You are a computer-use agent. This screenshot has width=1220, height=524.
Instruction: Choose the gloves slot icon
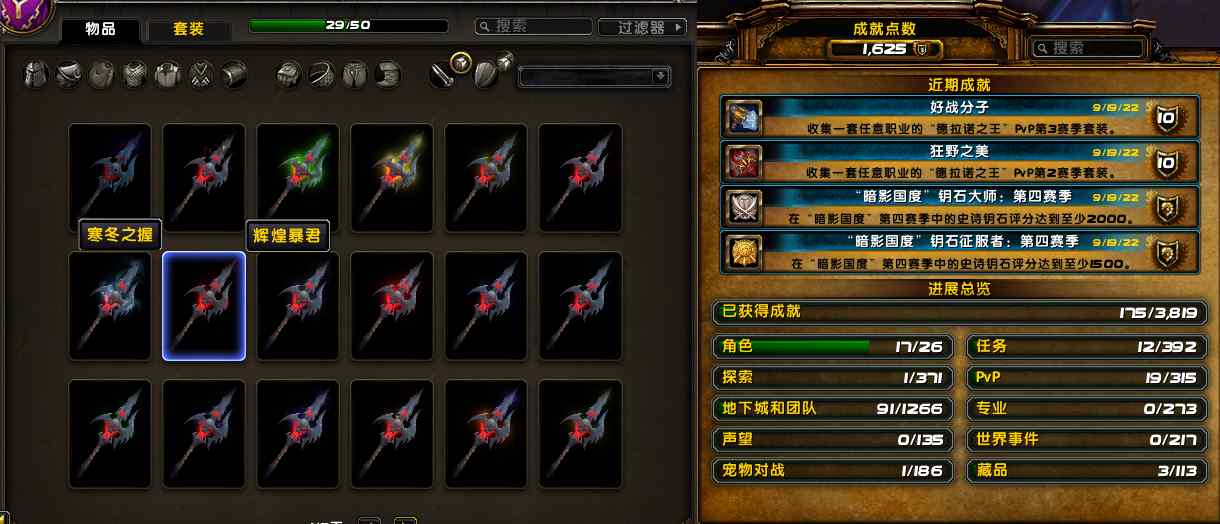point(291,74)
